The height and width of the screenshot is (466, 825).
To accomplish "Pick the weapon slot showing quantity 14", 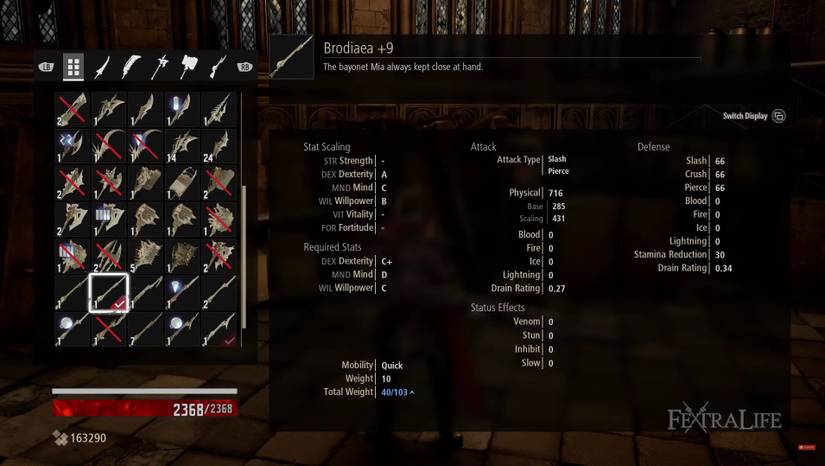I will pos(181,146).
